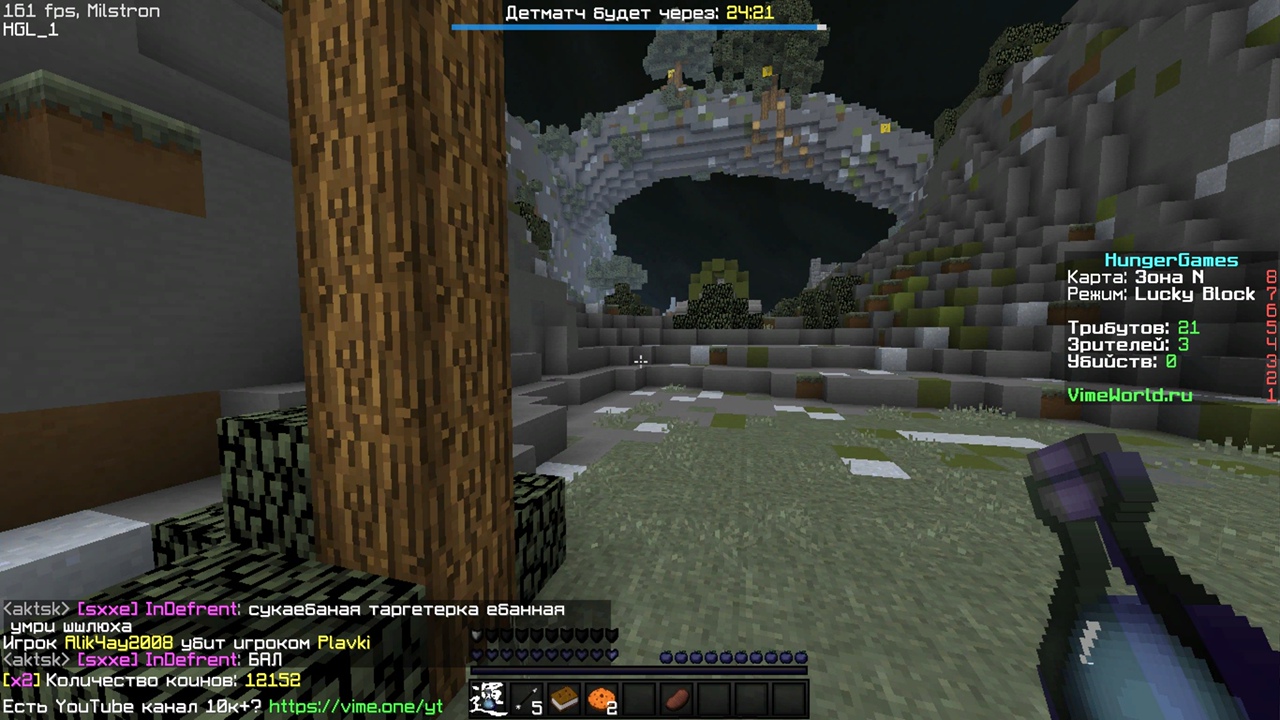Select the arrows stack in the hotbar
This screenshot has height=720, width=1280.
[x=527, y=698]
